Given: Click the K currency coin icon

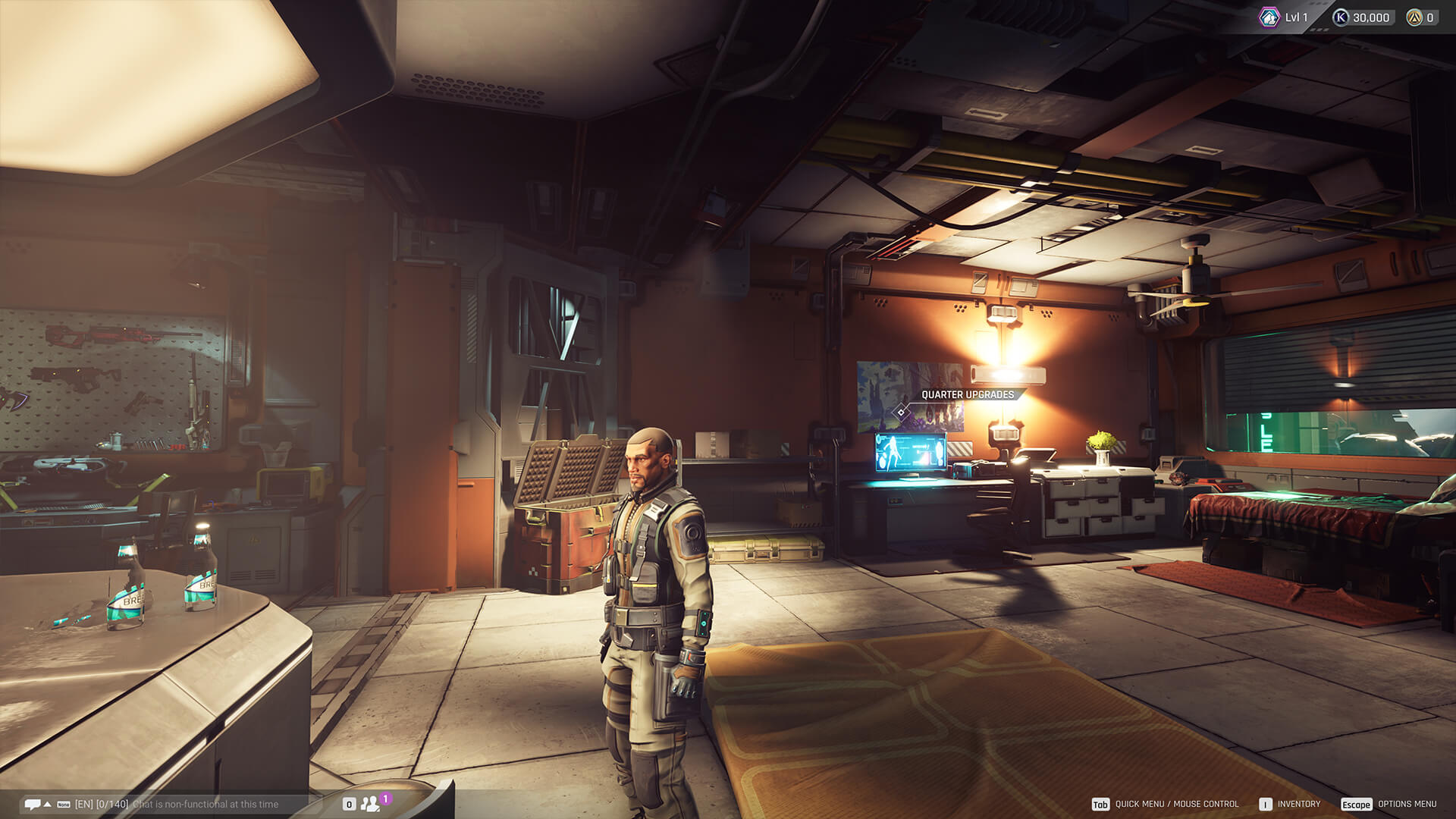Looking at the screenshot, I should [1341, 17].
